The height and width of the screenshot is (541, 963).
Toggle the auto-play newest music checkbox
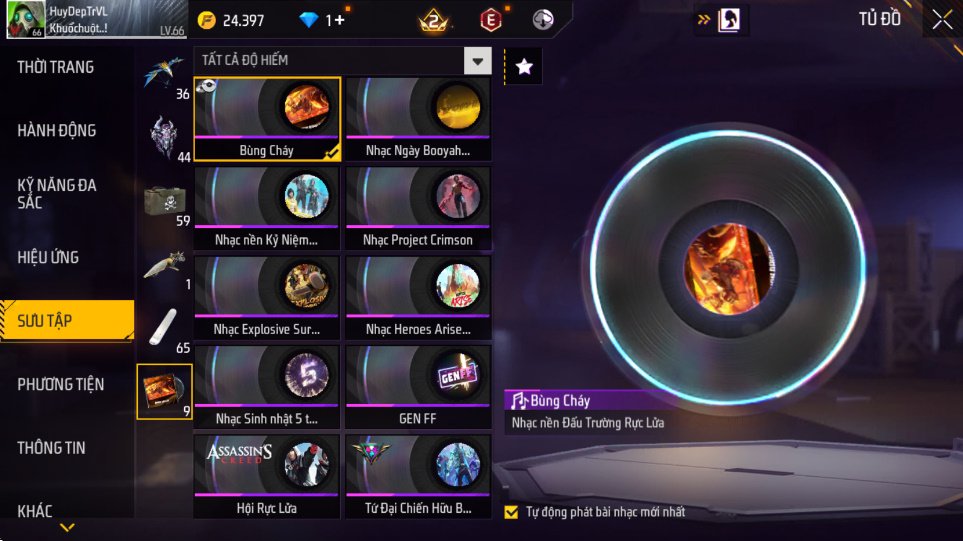click(x=511, y=512)
